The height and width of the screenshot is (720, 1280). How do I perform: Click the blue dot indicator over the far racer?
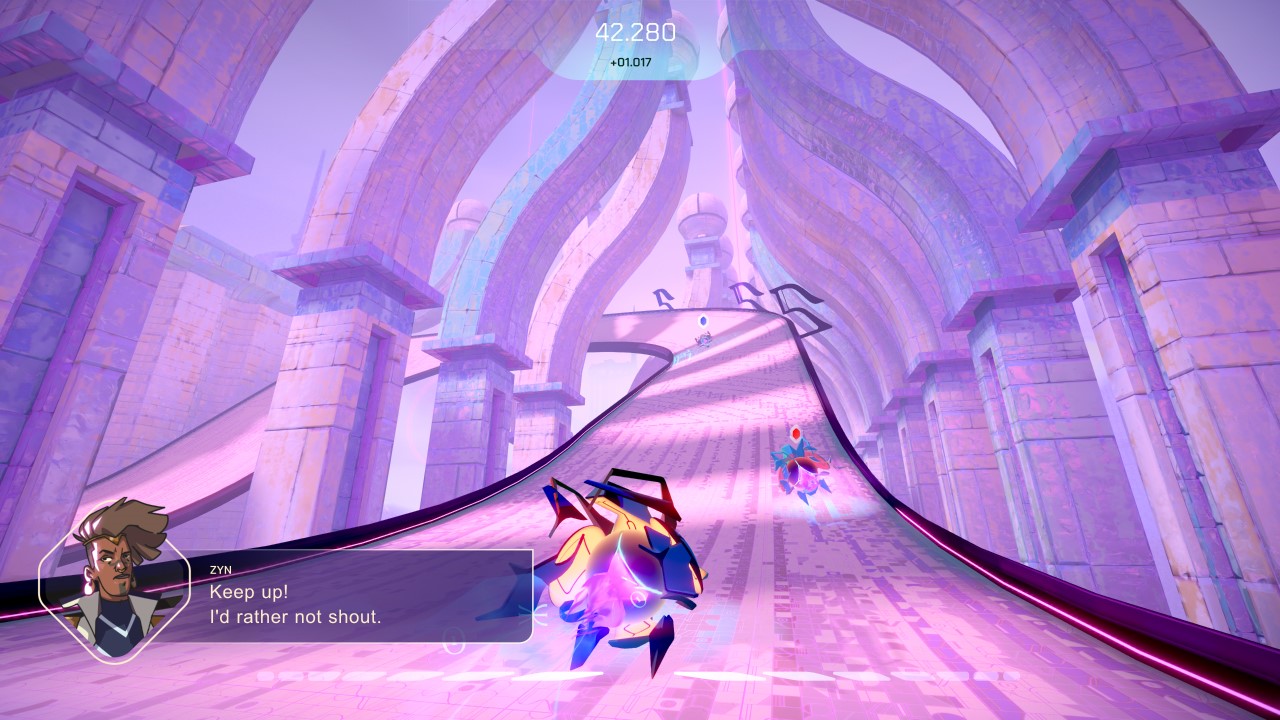click(x=702, y=320)
